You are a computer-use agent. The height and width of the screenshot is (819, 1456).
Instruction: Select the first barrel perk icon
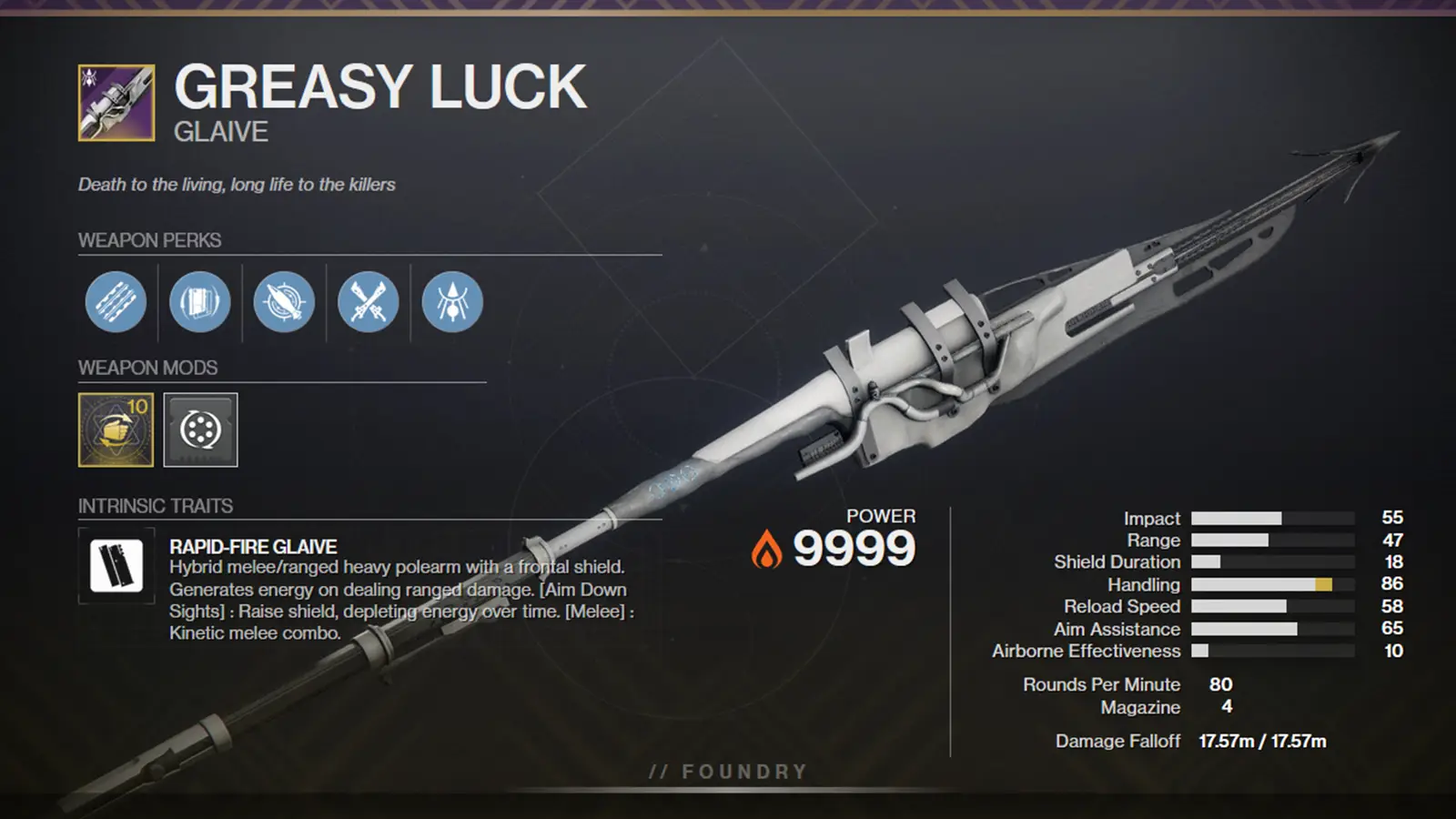[x=115, y=303]
